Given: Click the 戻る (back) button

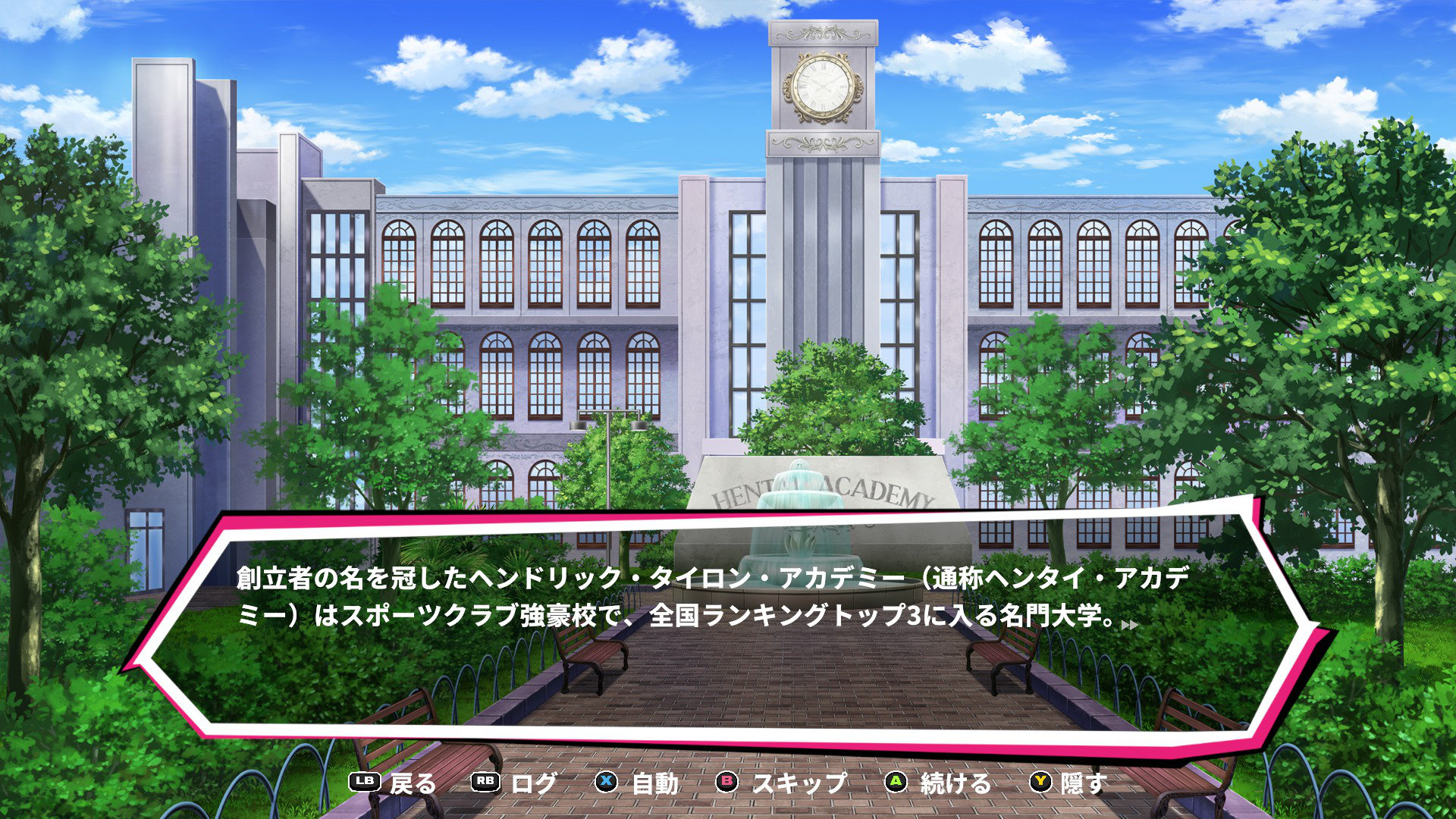Looking at the screenshot, I should 393,783.
